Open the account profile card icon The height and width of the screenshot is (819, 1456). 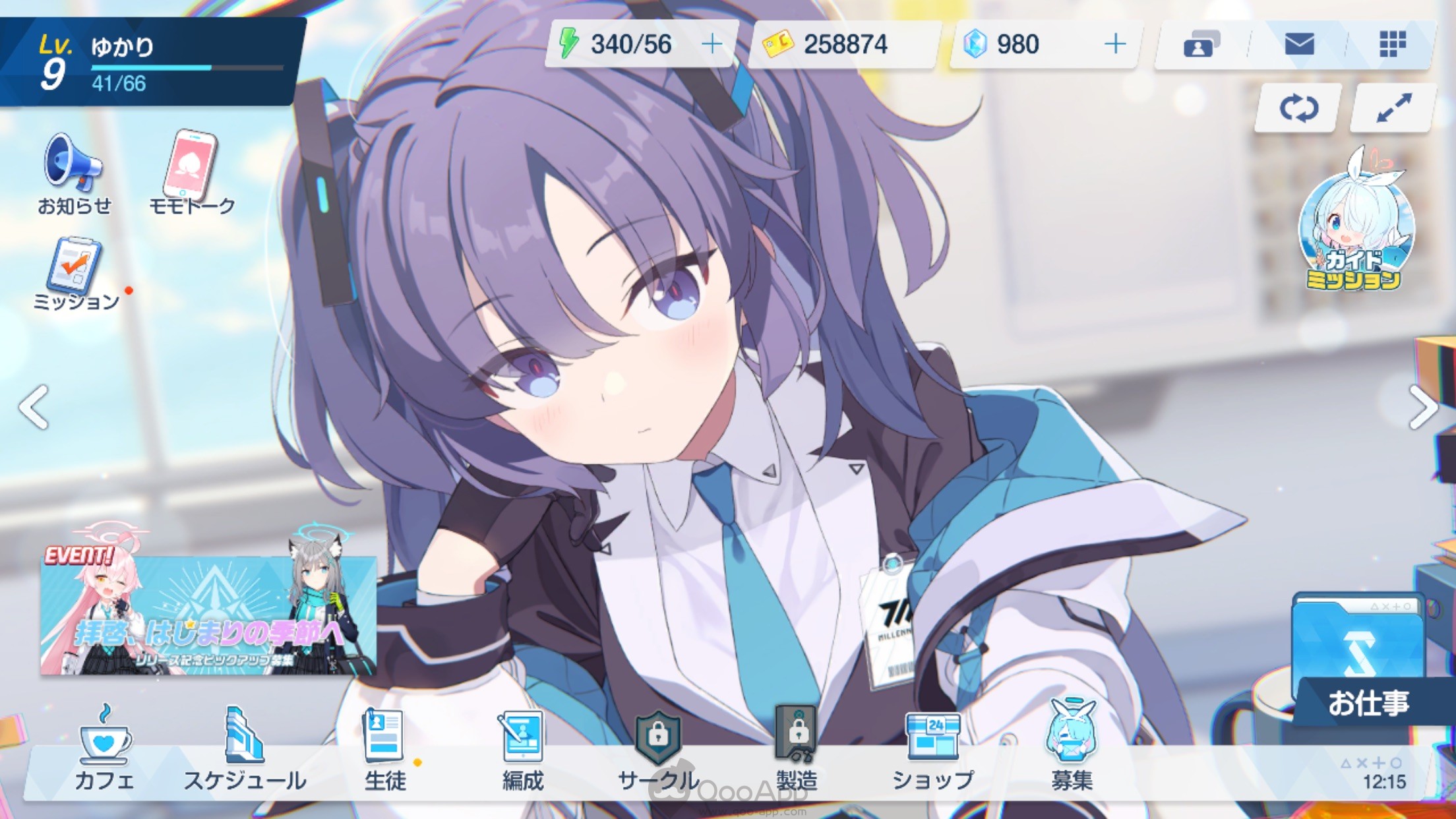coord(1201,44)
